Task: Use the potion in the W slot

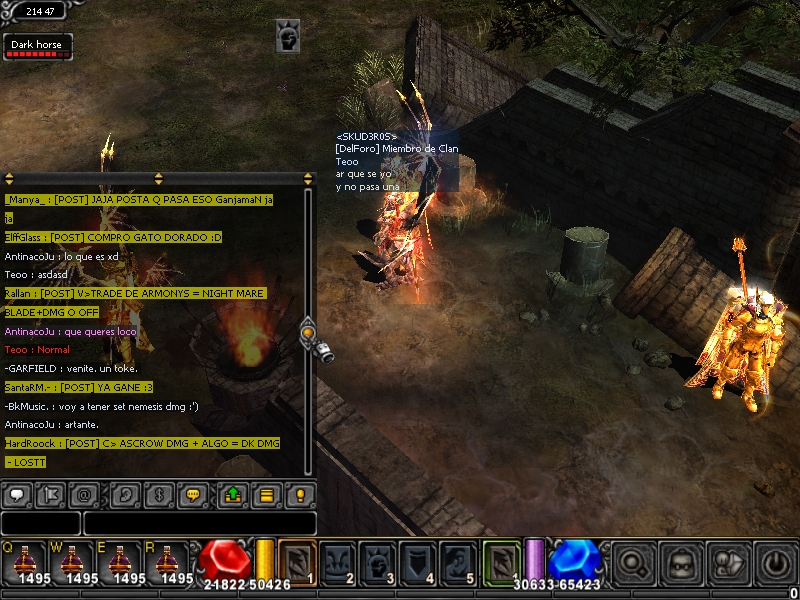Action: pos(72,562)
